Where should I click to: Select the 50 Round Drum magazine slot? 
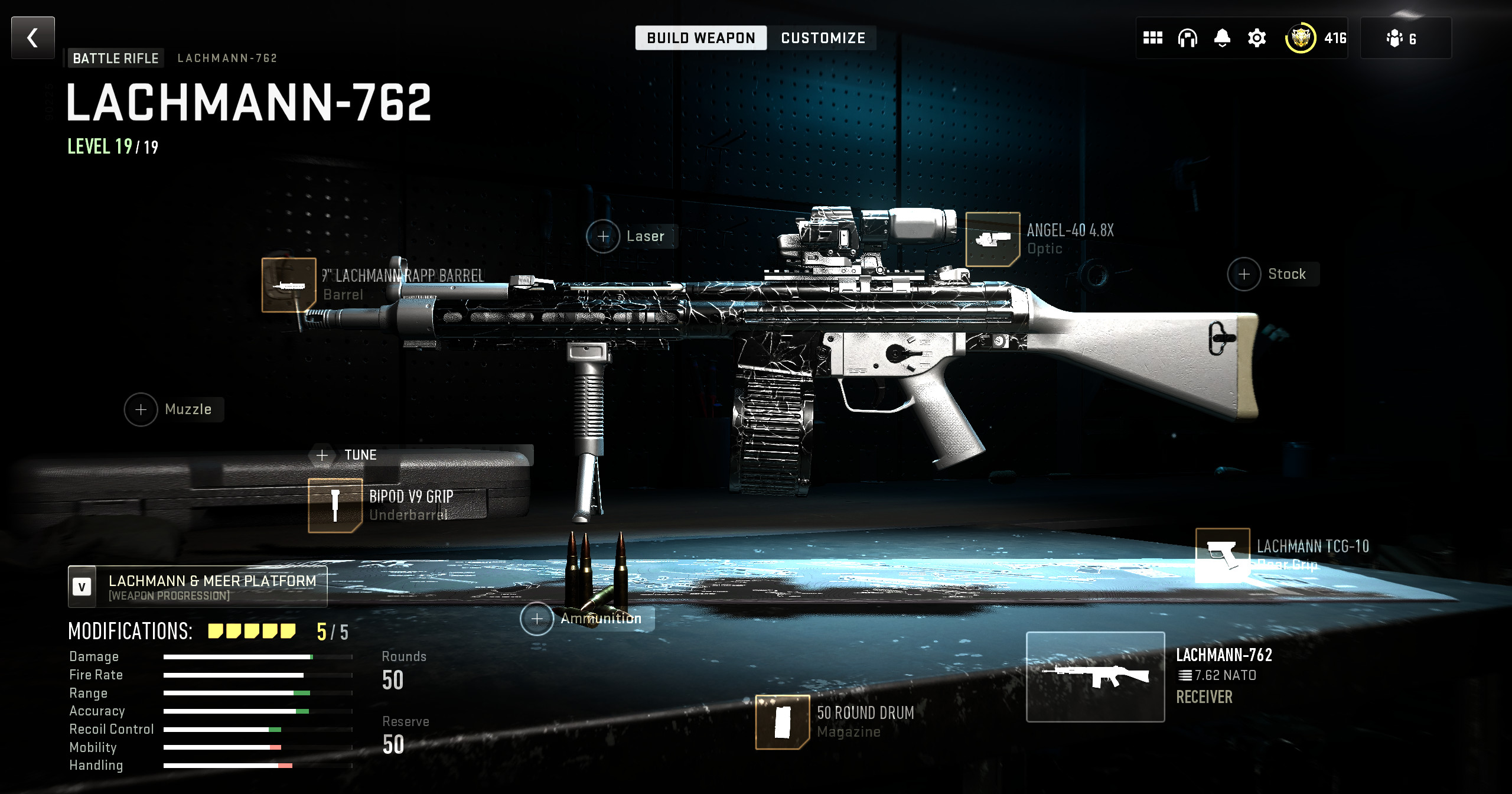pyautogui.click(x=783, y=722)
